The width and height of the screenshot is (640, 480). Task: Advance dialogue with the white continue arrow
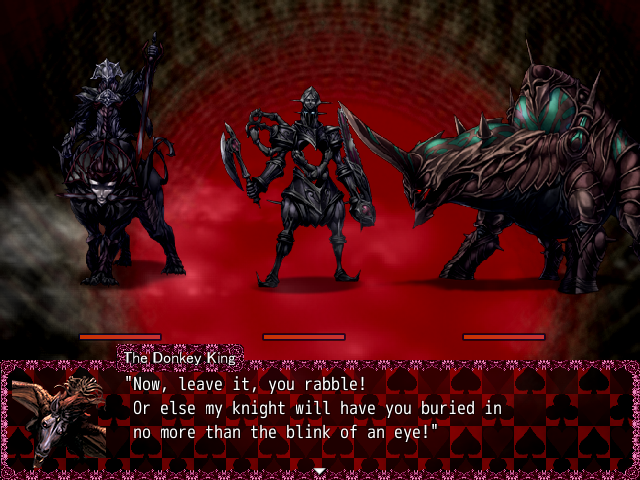[319, 470]
